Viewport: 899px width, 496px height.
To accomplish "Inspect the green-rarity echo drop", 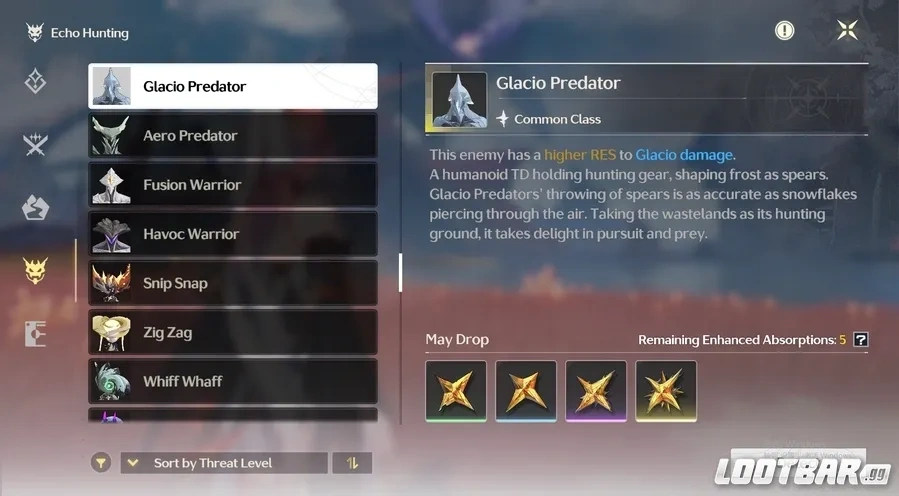I will 456,390.
